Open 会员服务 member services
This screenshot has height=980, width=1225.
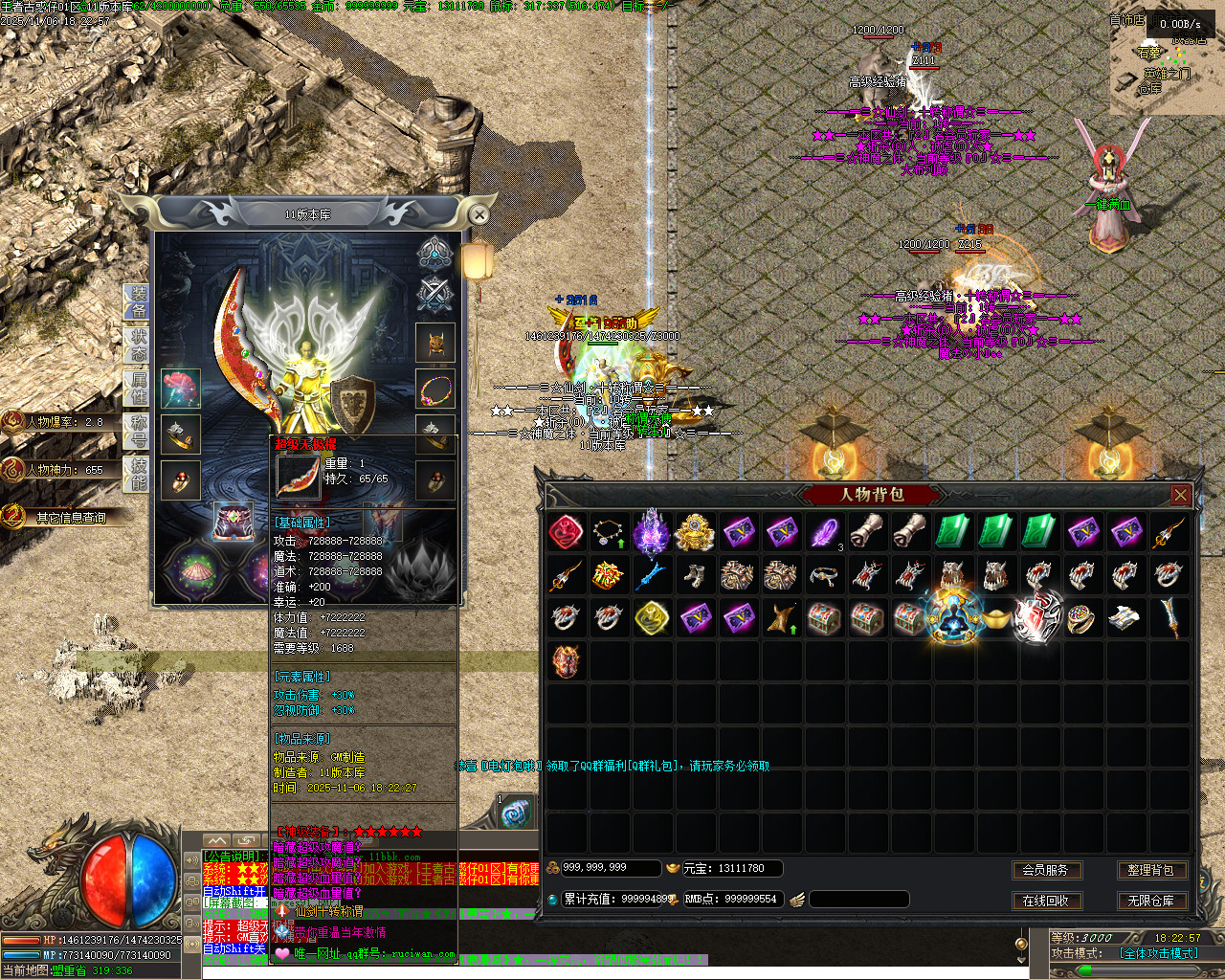1045,870
